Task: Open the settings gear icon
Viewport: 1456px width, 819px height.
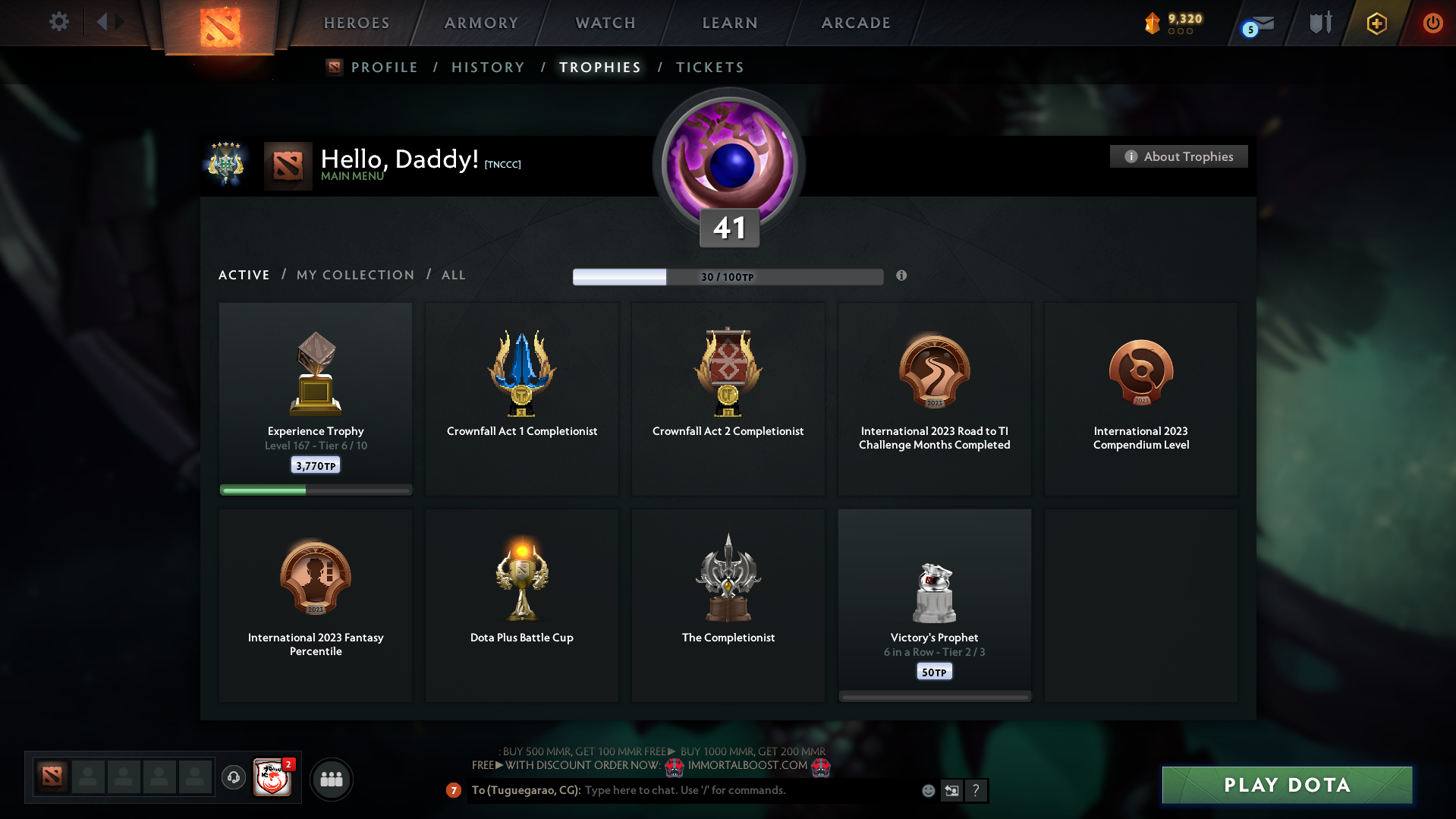Action: [59, 22]
